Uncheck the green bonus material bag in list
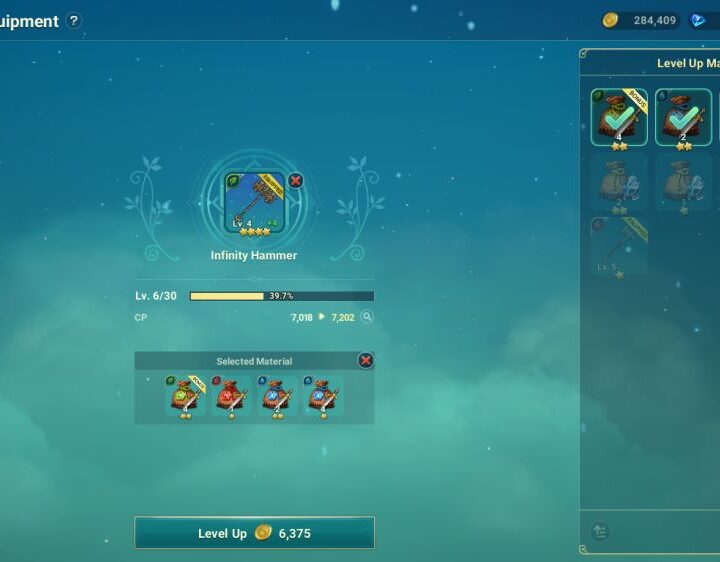Screen dimensions: 720x562 point(619,118)
